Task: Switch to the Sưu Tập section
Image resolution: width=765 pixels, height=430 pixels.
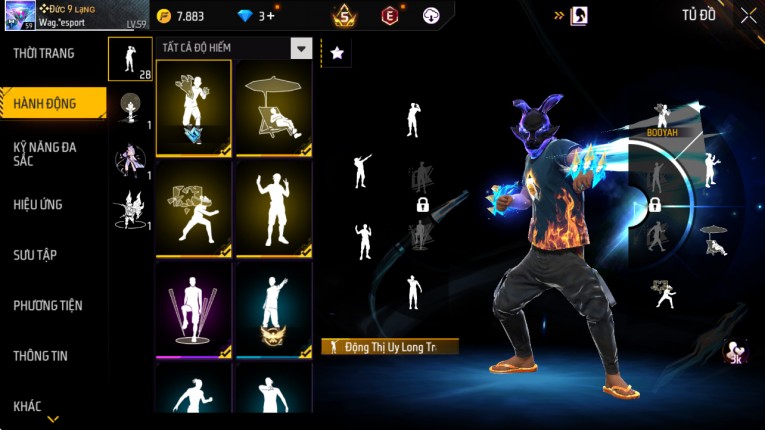Action: [x=35, y=255]
